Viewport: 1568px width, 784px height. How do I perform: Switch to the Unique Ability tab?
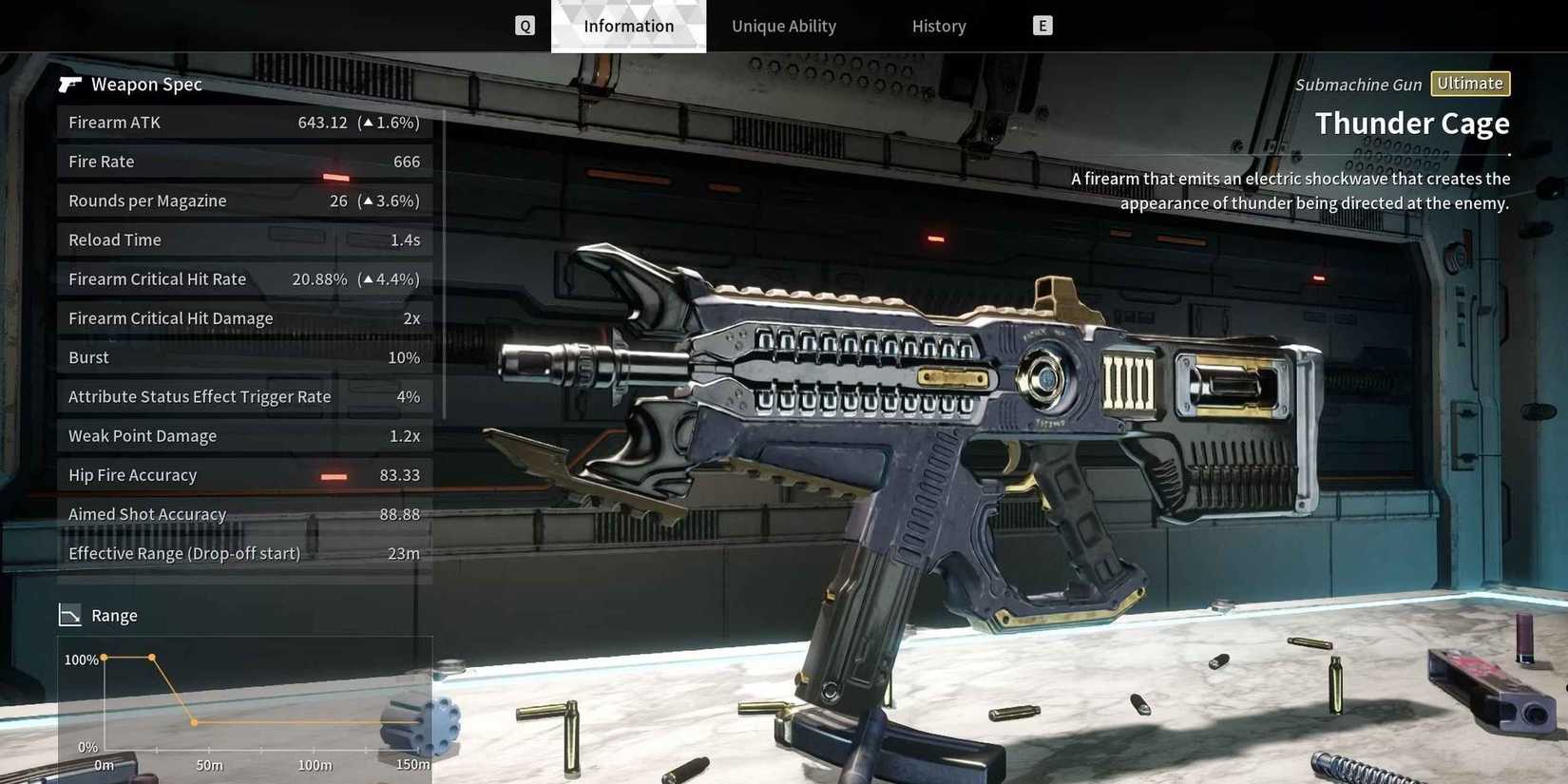click(784, 26)
